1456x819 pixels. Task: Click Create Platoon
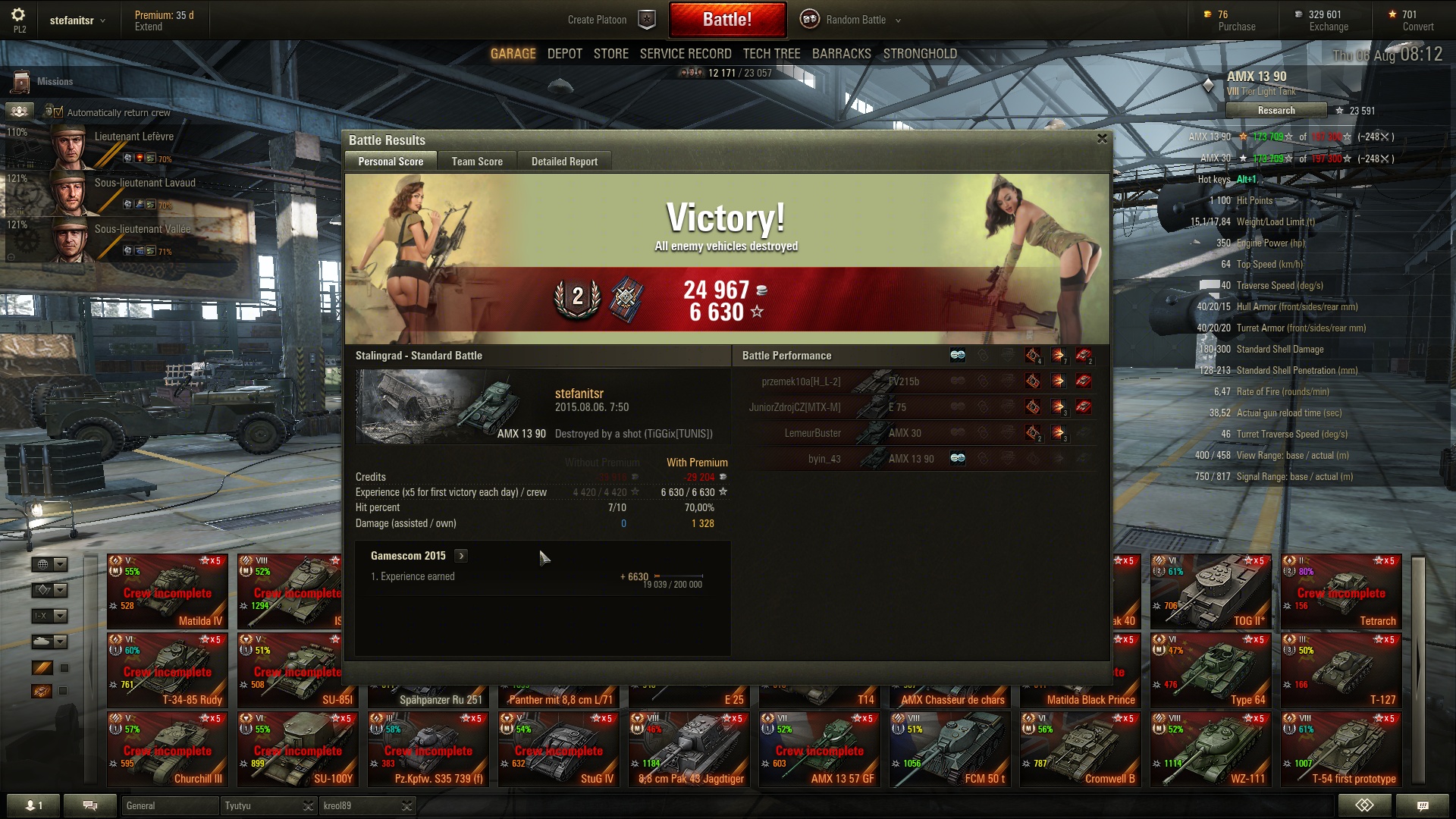click(x=597, y=20)
